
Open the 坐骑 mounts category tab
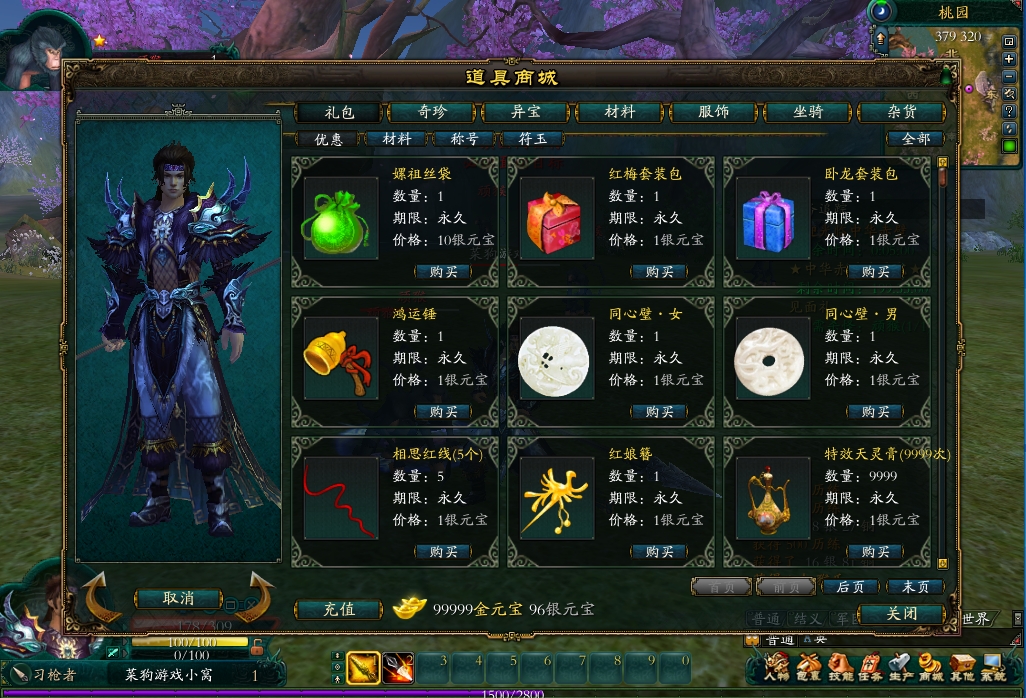808,112
